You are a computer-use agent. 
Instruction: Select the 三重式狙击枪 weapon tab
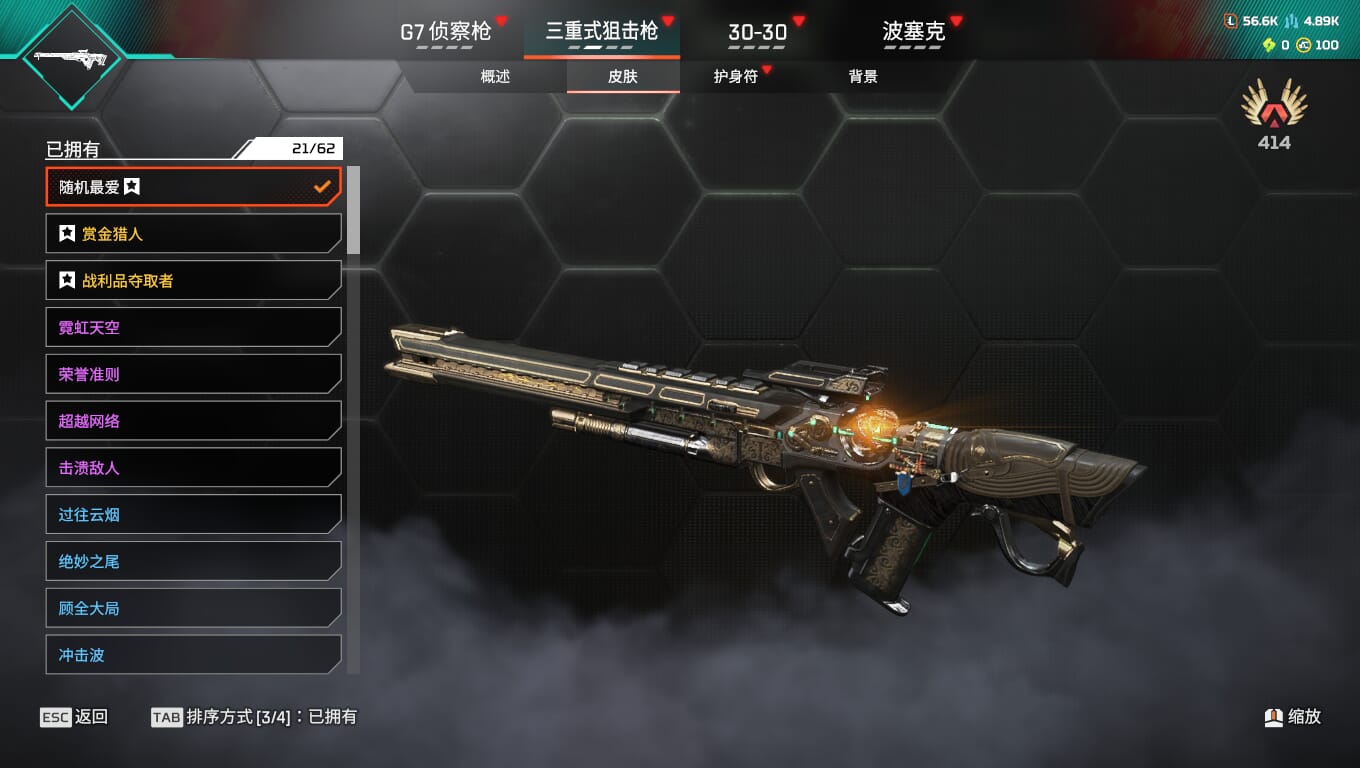[x=601, y=31]
